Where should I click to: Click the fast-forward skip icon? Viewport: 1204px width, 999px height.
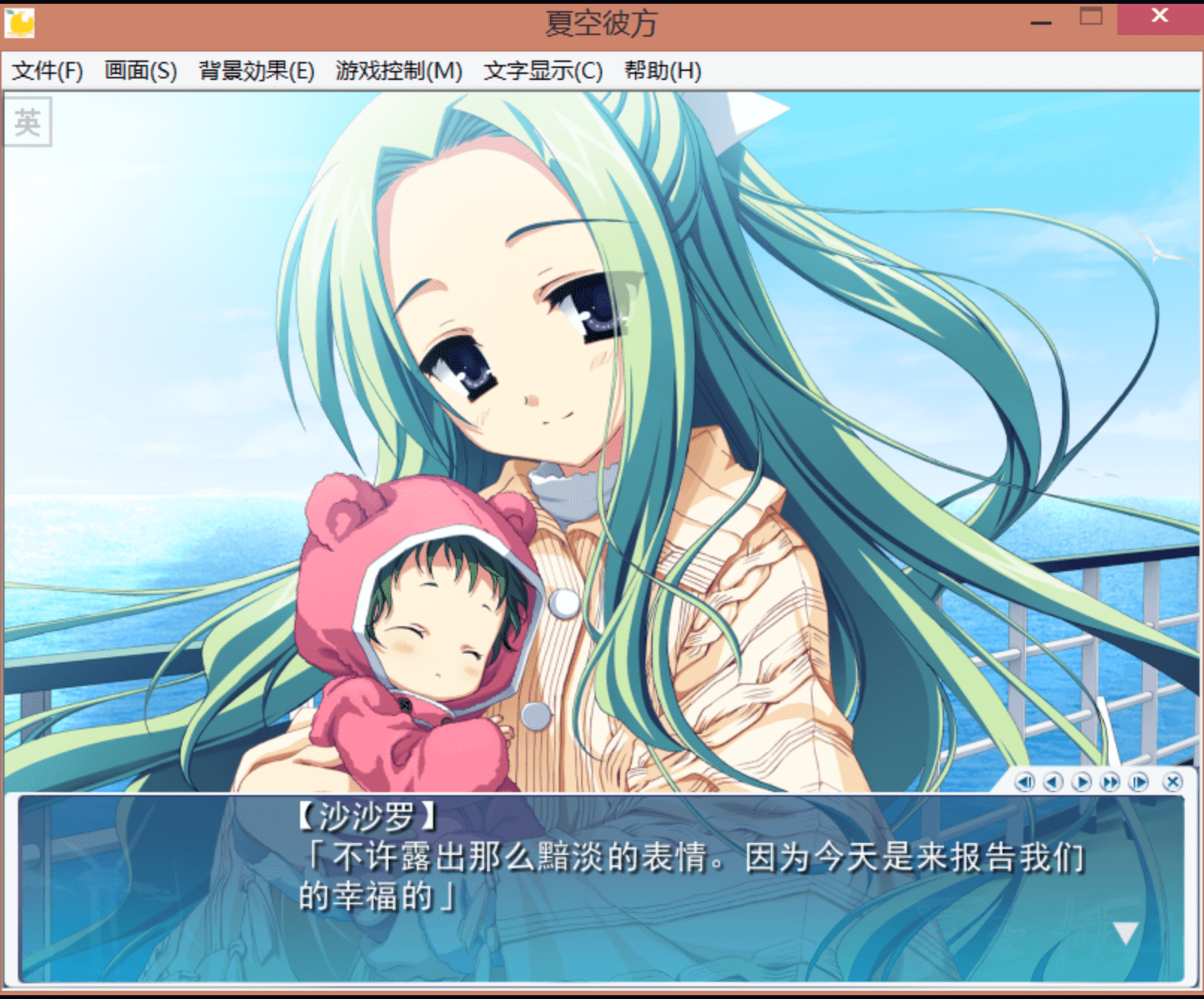(x=1109, y=782)
